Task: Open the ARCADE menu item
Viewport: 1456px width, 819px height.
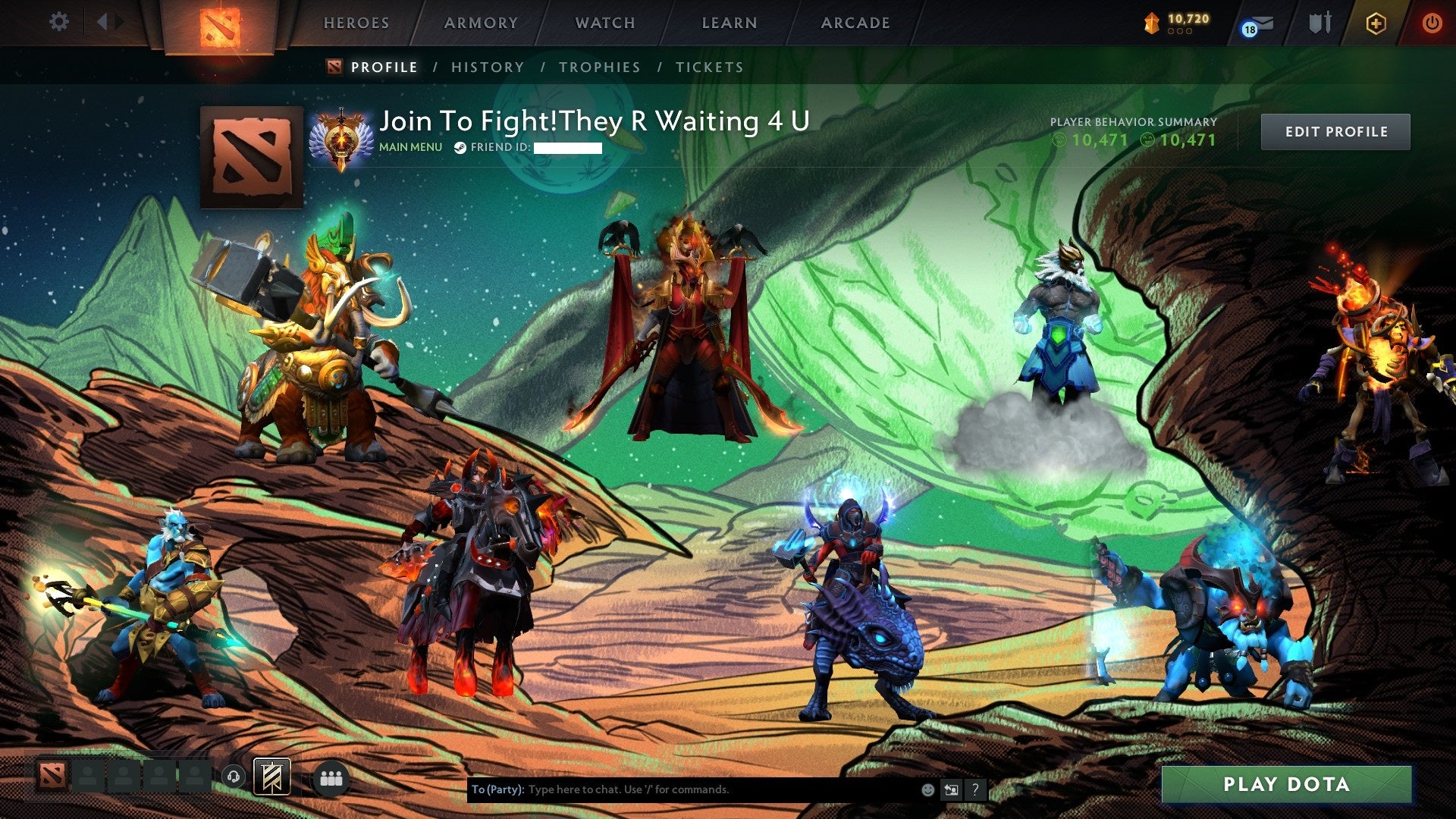Action: (855, 23)
